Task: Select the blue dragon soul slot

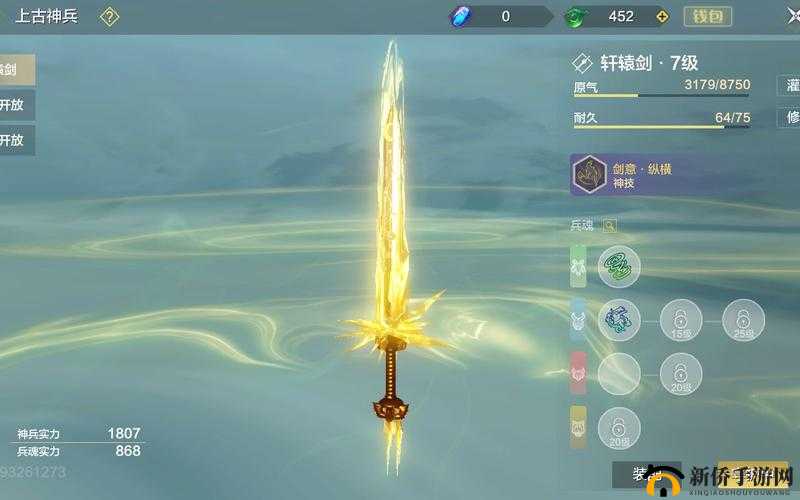Action: pyautogui.click(x=619, y=320)
